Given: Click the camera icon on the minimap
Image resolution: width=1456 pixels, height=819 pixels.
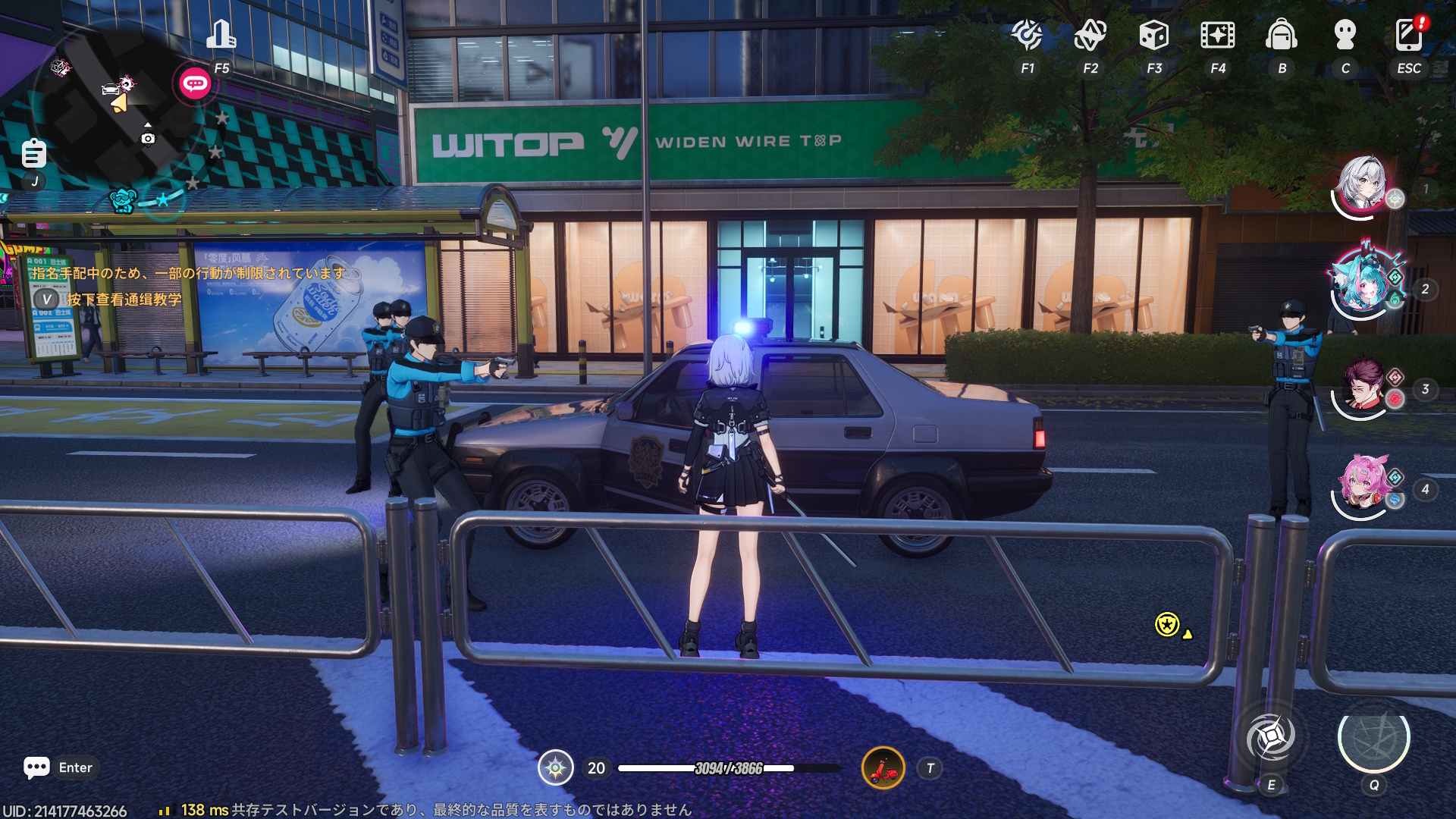Looking at the screenshot, I should pos(148,139).
